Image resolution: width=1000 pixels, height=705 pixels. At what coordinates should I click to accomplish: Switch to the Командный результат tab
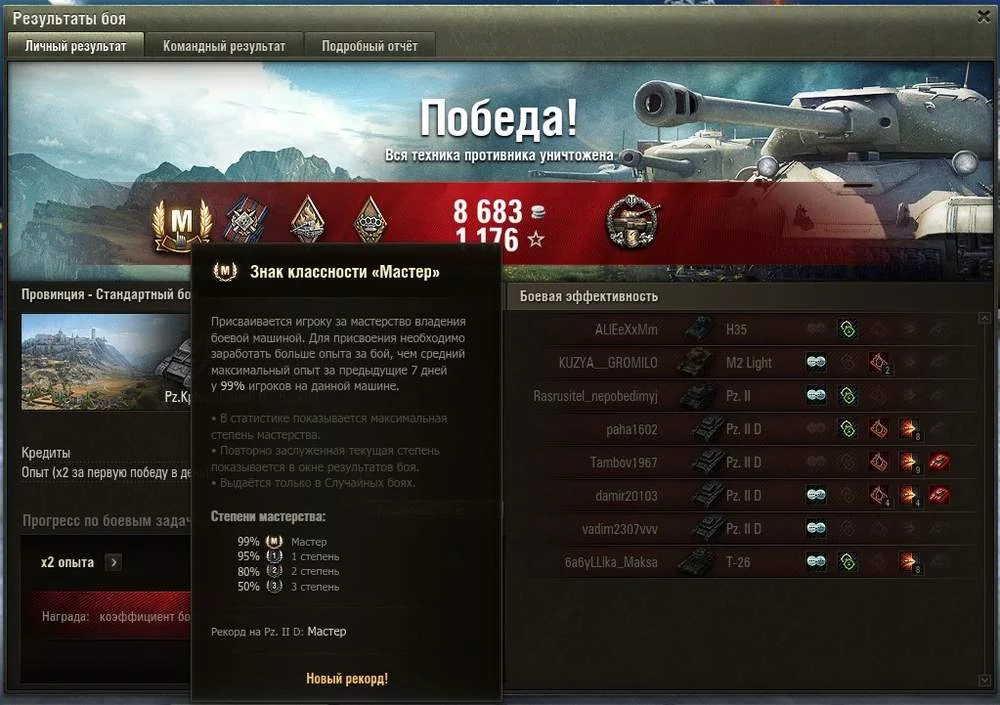point(224,46)
